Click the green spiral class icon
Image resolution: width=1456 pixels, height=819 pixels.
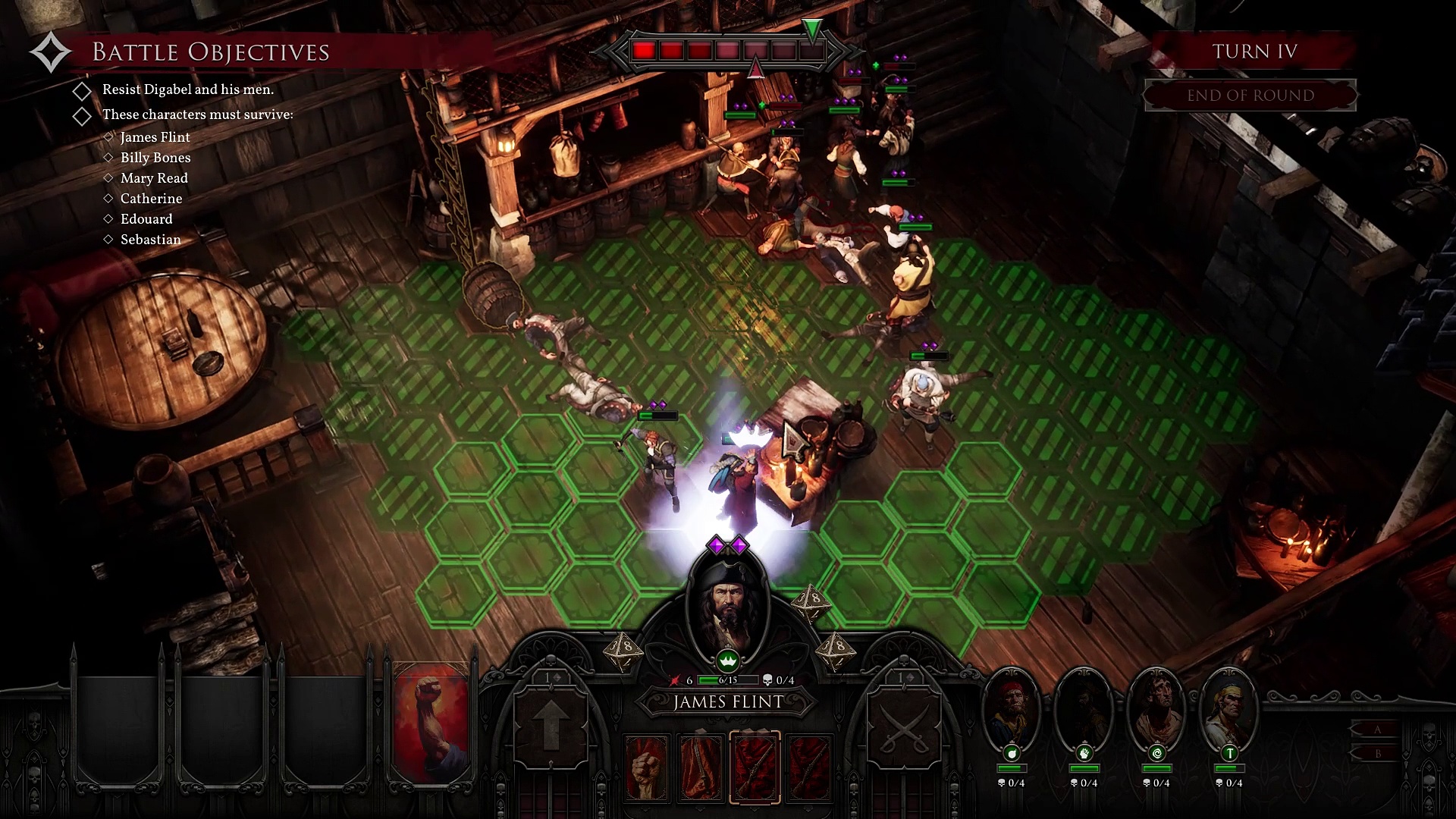pyautogui.click(x=1156, y=753)
